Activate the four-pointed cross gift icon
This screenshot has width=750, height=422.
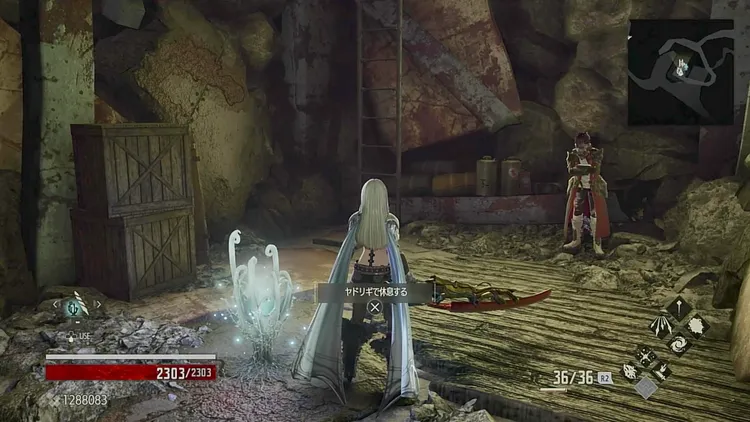[x=646, y=354]
